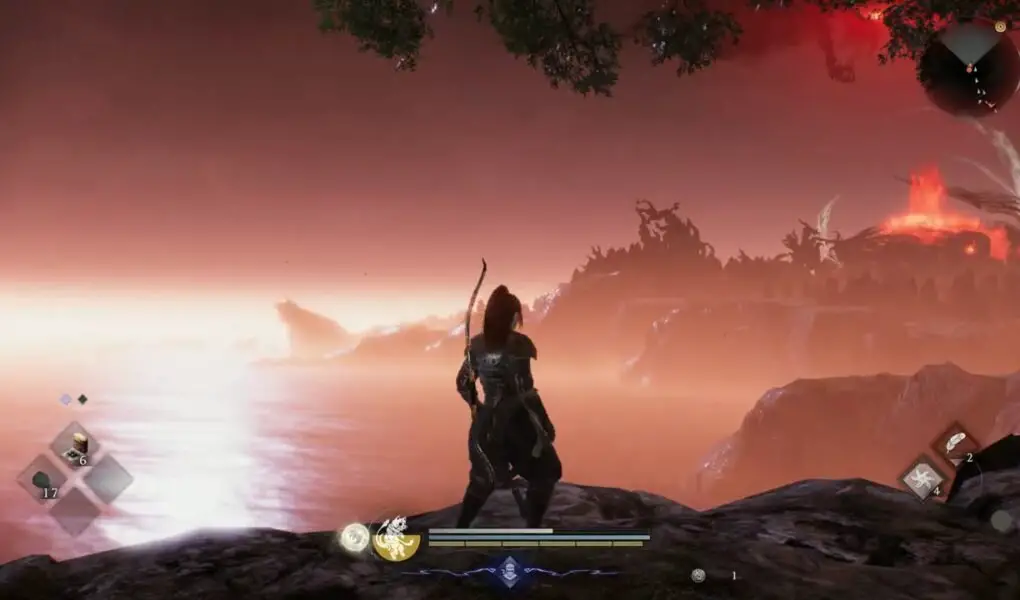This screenshot has width=1020, height=600.
Task: Click the glowing white orb icon
Action: click(x=354, y=538)
